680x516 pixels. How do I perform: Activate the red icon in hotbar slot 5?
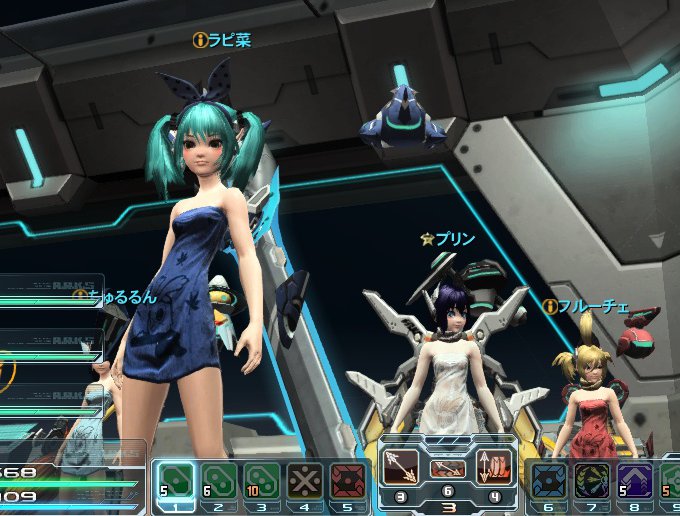(x=347, y=479)
